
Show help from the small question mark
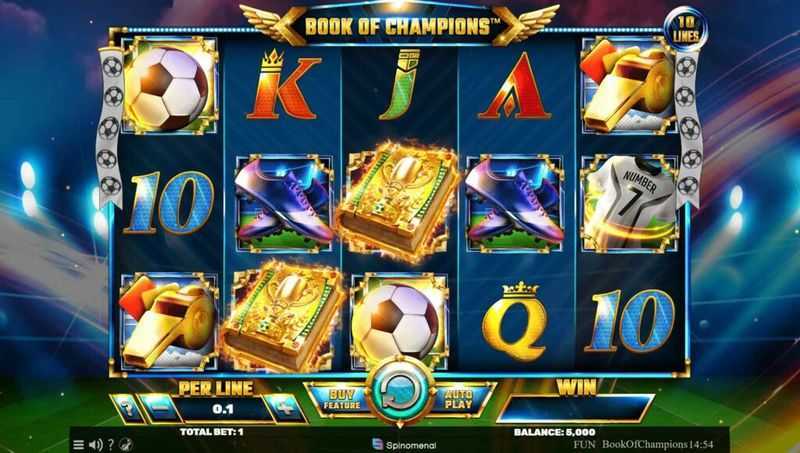point(110,444)
